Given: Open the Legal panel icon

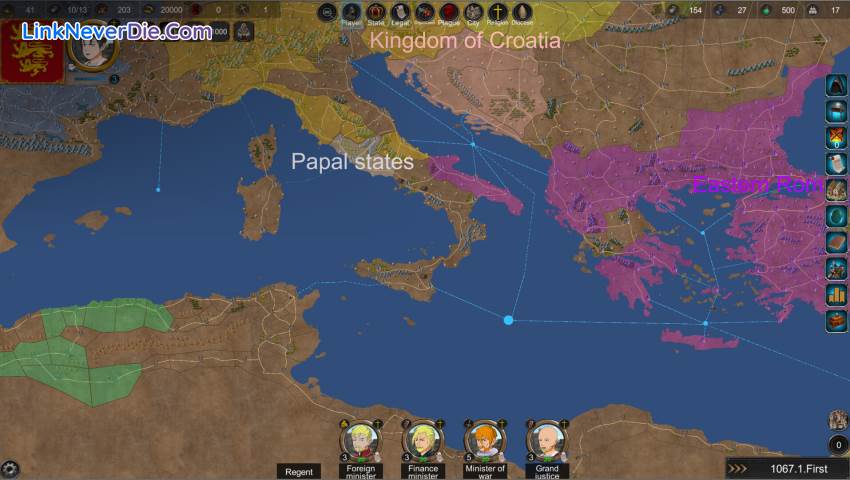Looking at the screenshot, I should (x=400, y=12).
